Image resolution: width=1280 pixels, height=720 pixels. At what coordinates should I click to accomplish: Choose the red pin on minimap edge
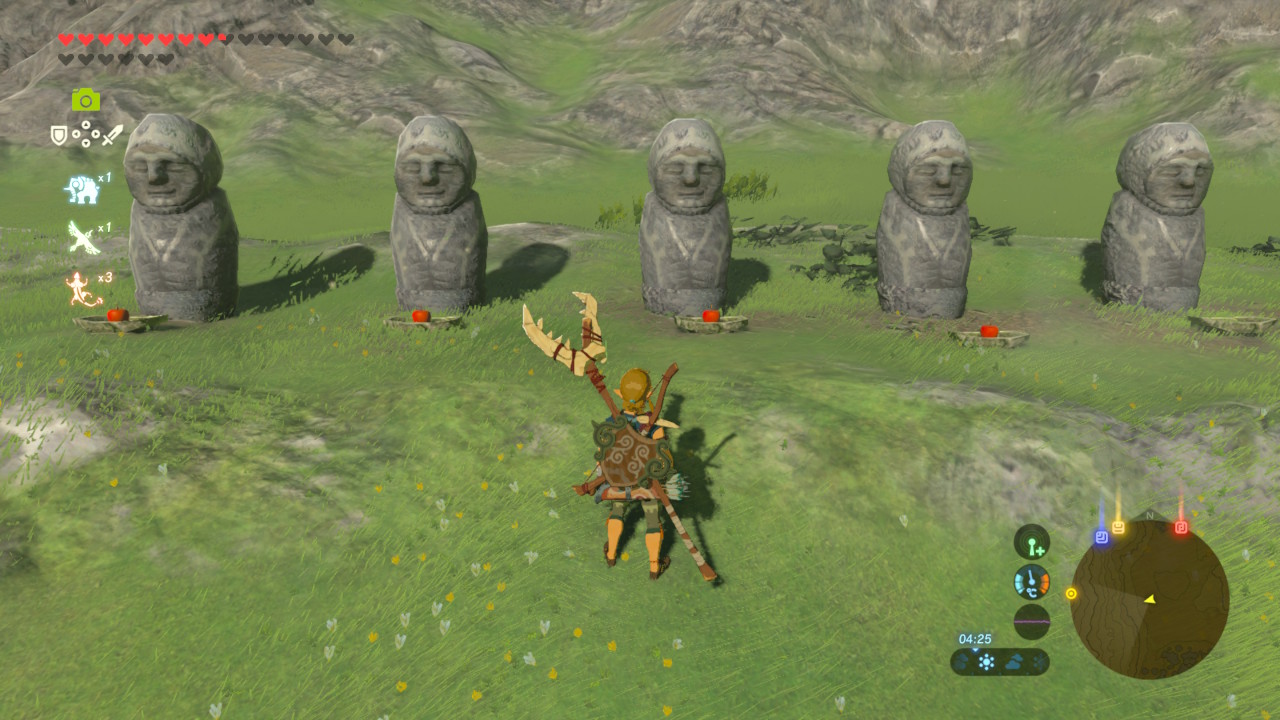1181,527
